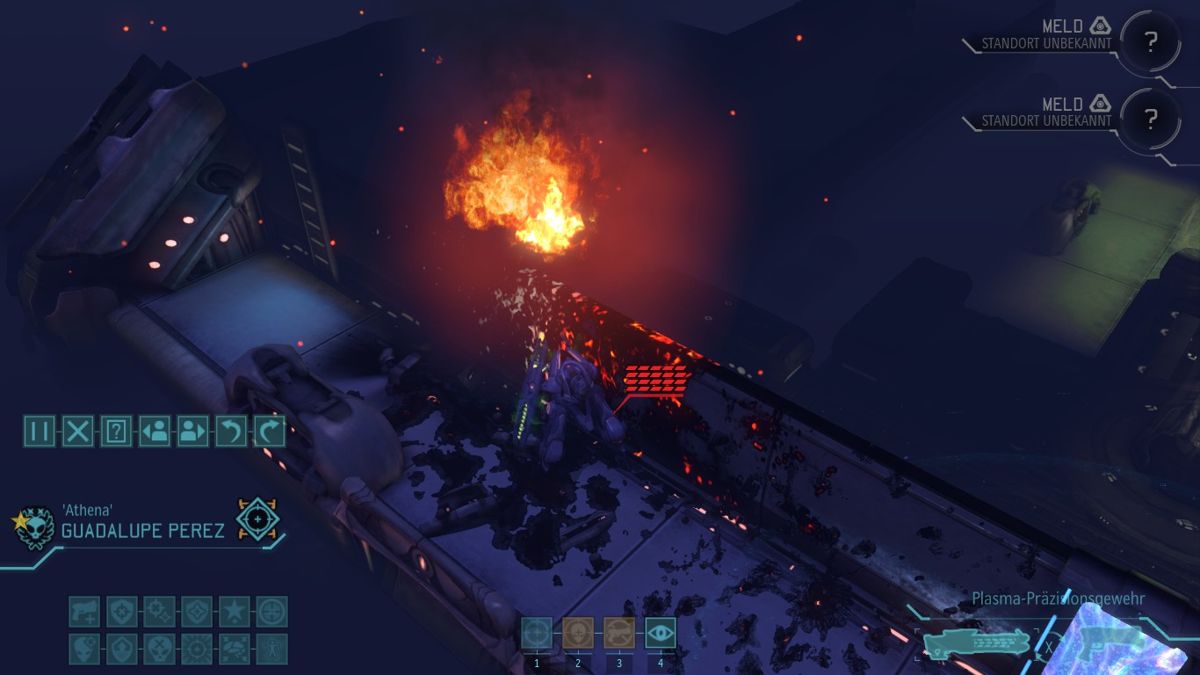Screen dimensions: 1200x675
Task: Switch to the previous soldier
Action: pos(154,431)
